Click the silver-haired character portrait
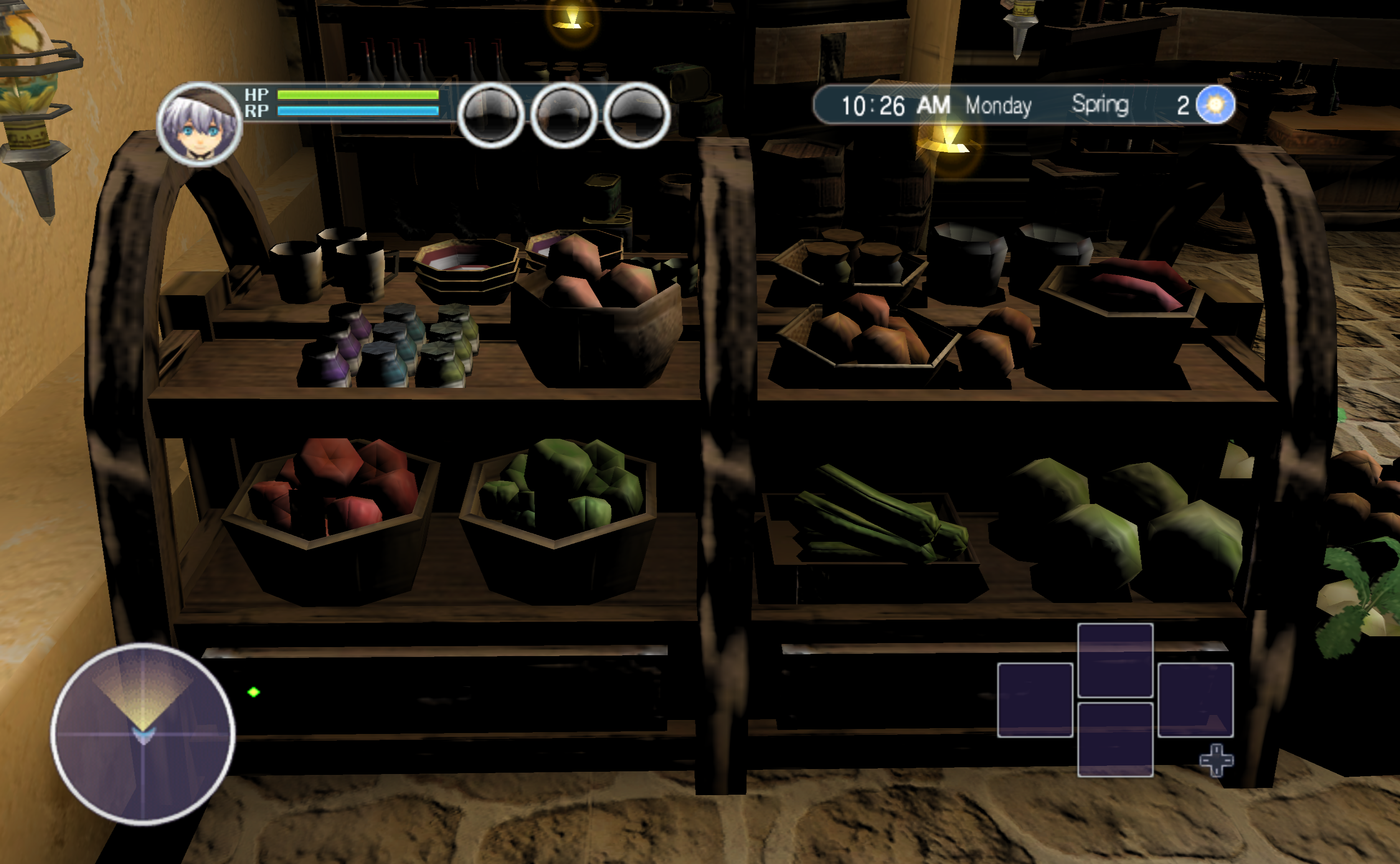Screen dimensions: 1400x864 (x=199, y=125)
